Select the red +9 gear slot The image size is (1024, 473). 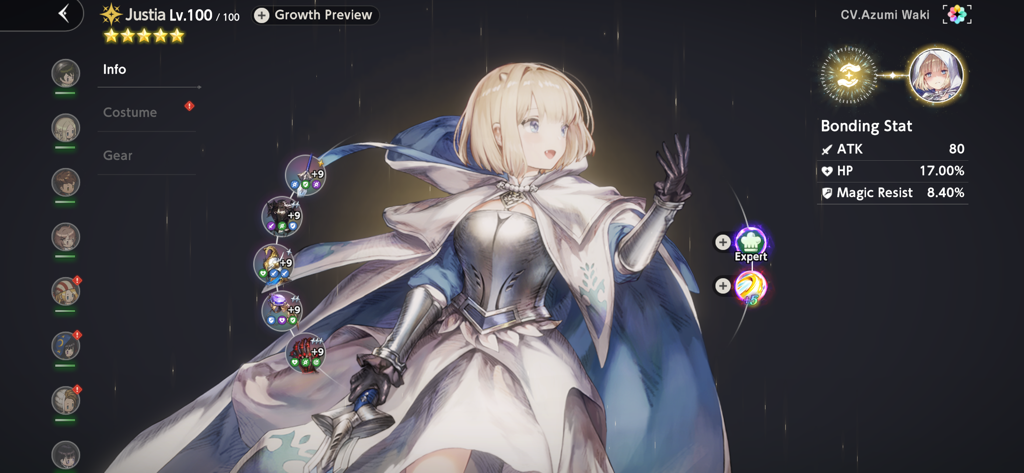(x=305, y=351)
